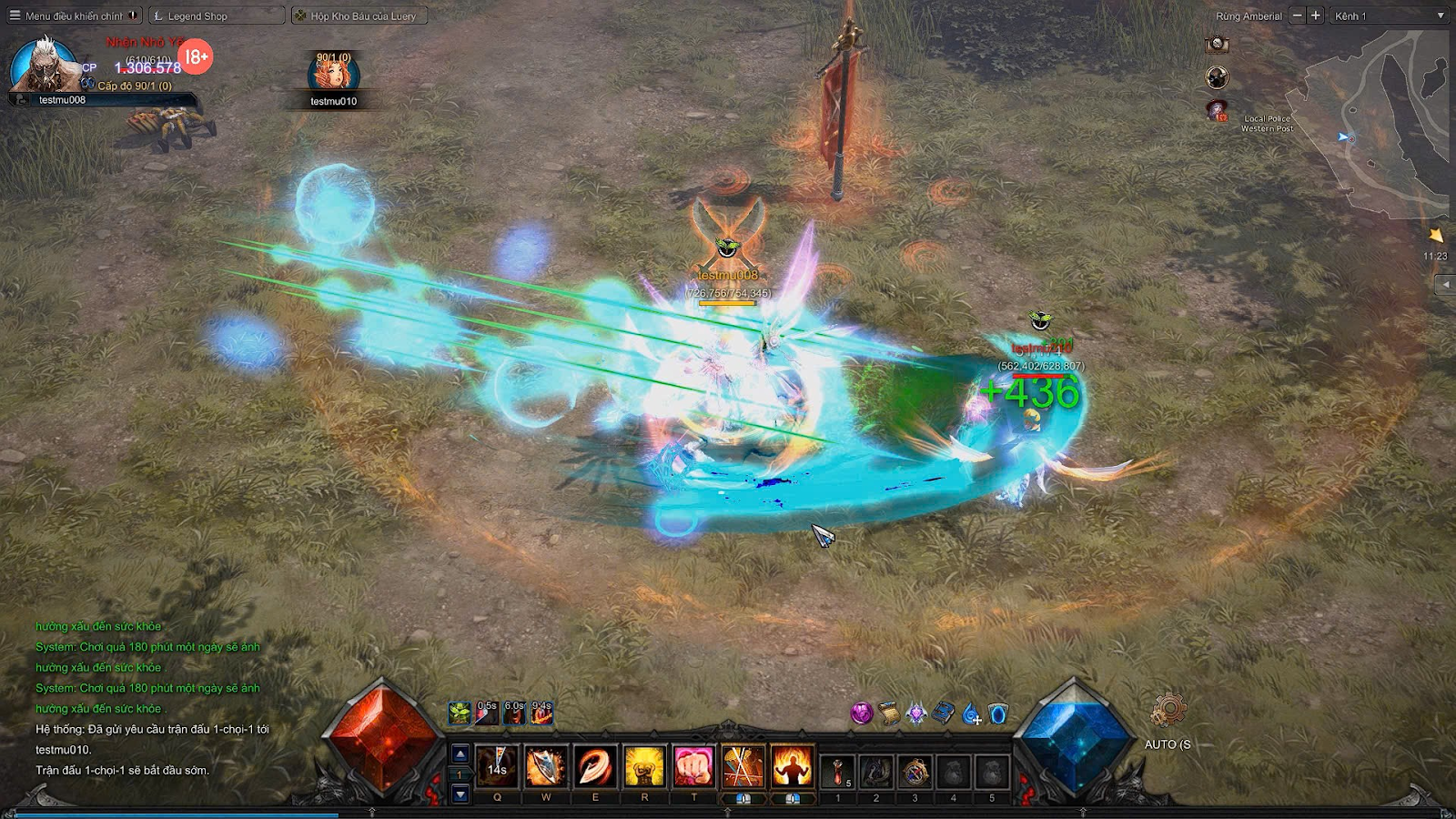Activate the golden armor skill on R
Screen dimensions: 1456x819
[x=644, y=766]
